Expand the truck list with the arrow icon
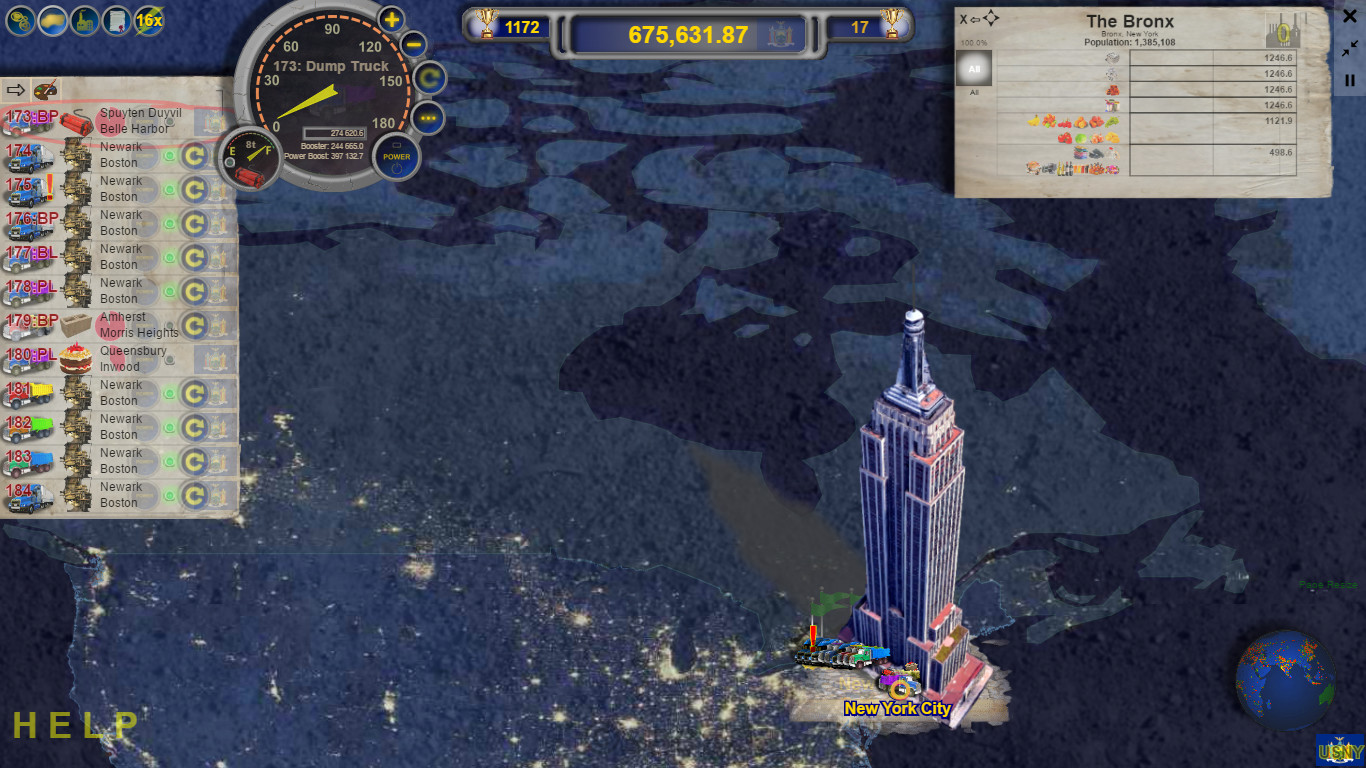The width and height of the screenshot is (1366, 768). 15,89
